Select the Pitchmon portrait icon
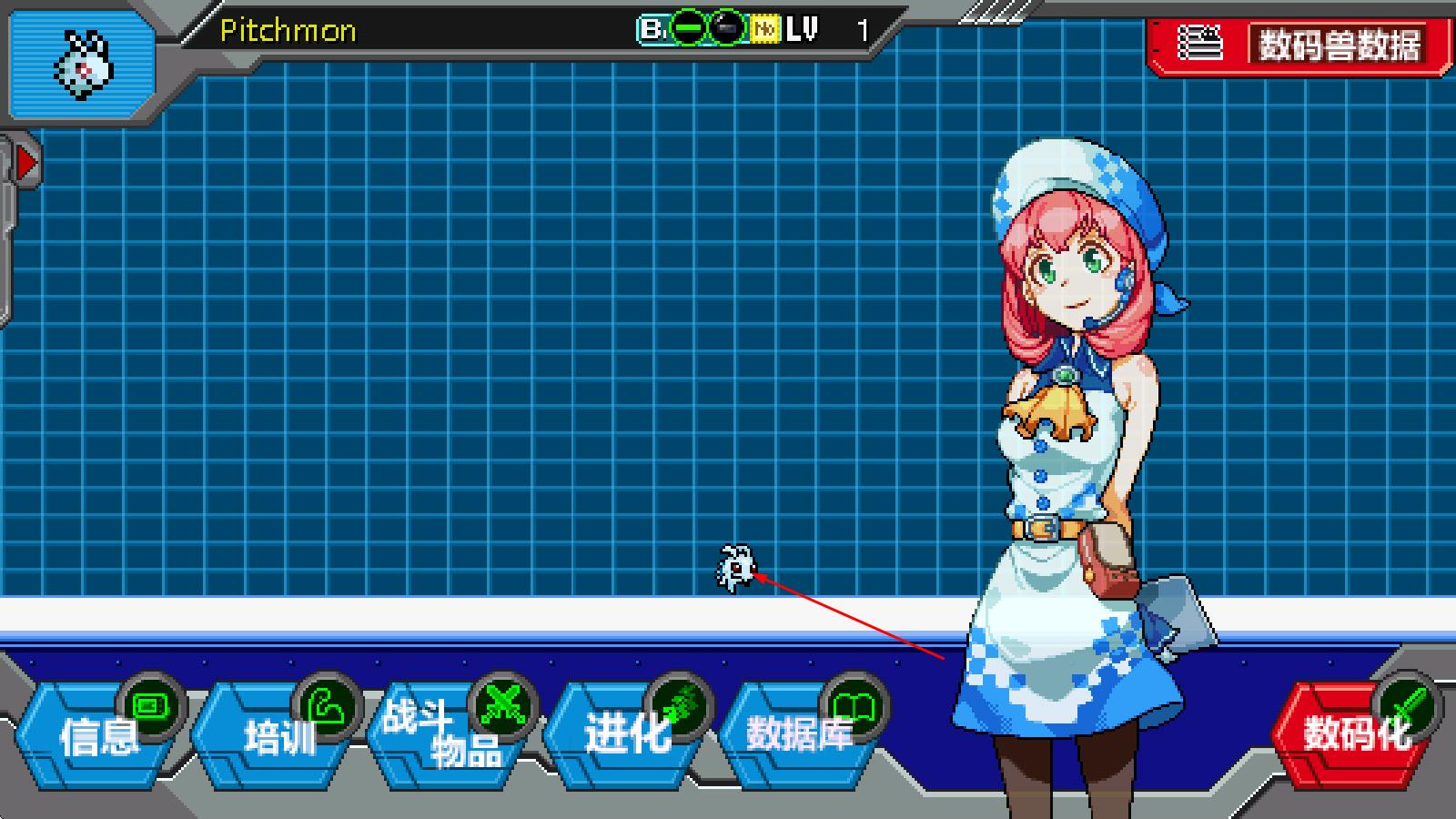Screen dimensions: 1456x819 click(82, 66)
